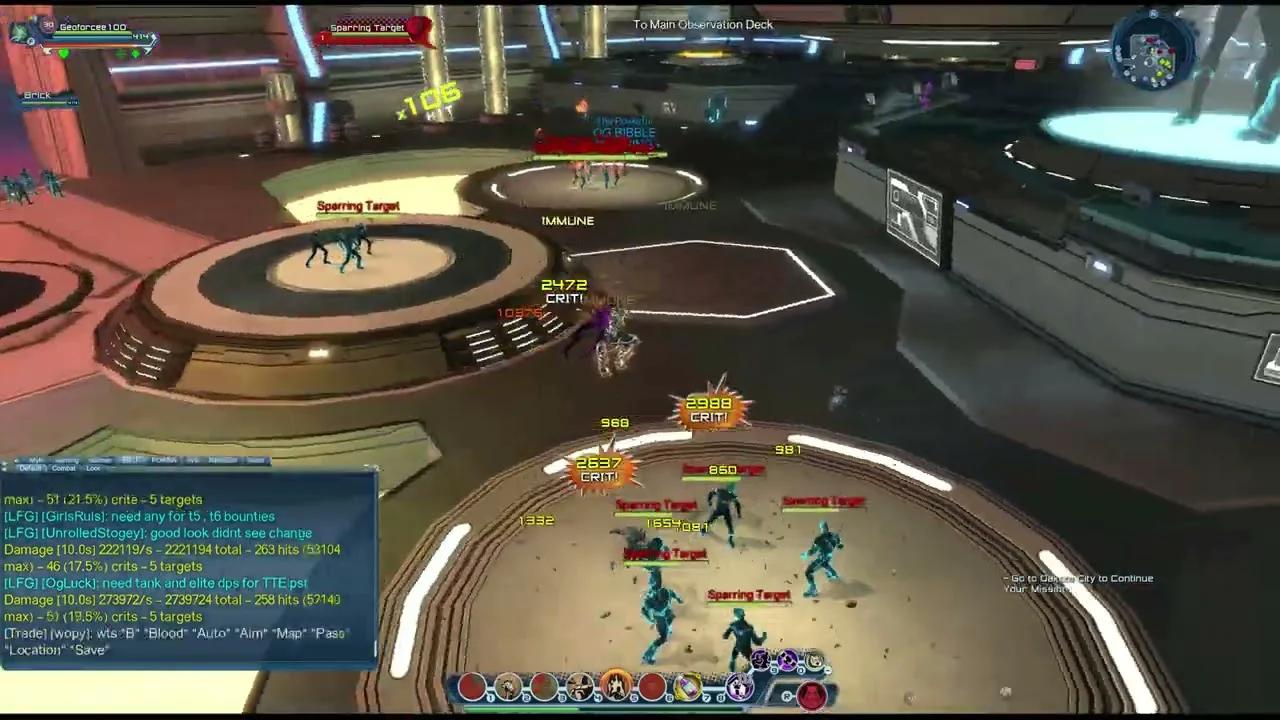Use the Soder Cola consumable in slot 7
The width and height of the screenshot is (1280, 720).
688,684
